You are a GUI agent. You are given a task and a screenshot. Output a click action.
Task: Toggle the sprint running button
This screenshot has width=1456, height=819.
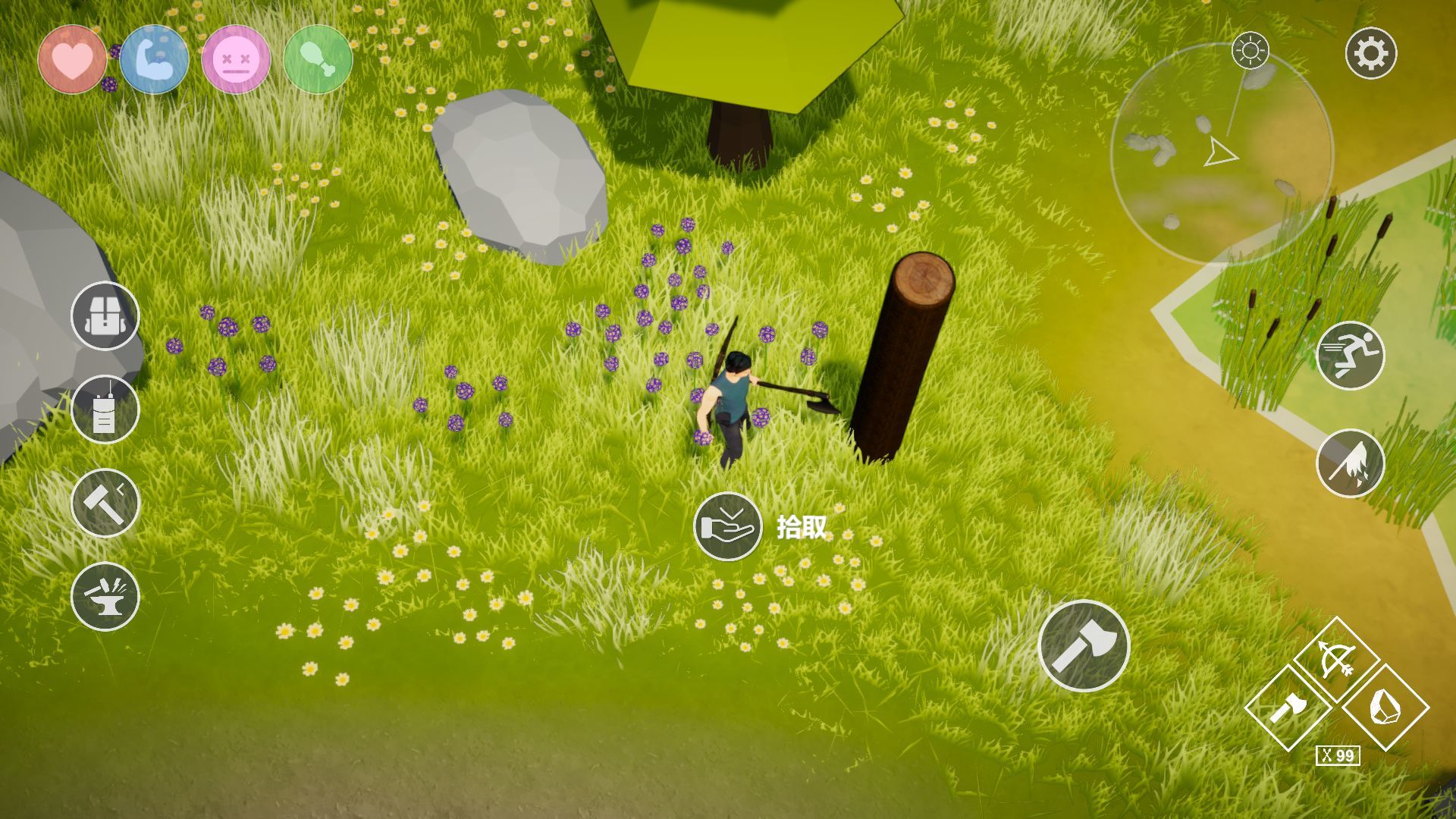[1350, 356]
